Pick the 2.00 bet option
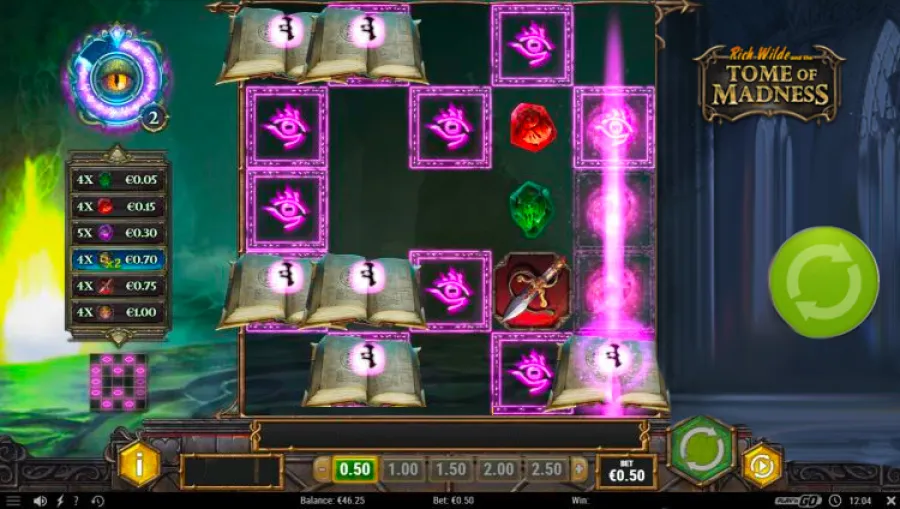This screenshot has width=900, height=509. point(497,469)
